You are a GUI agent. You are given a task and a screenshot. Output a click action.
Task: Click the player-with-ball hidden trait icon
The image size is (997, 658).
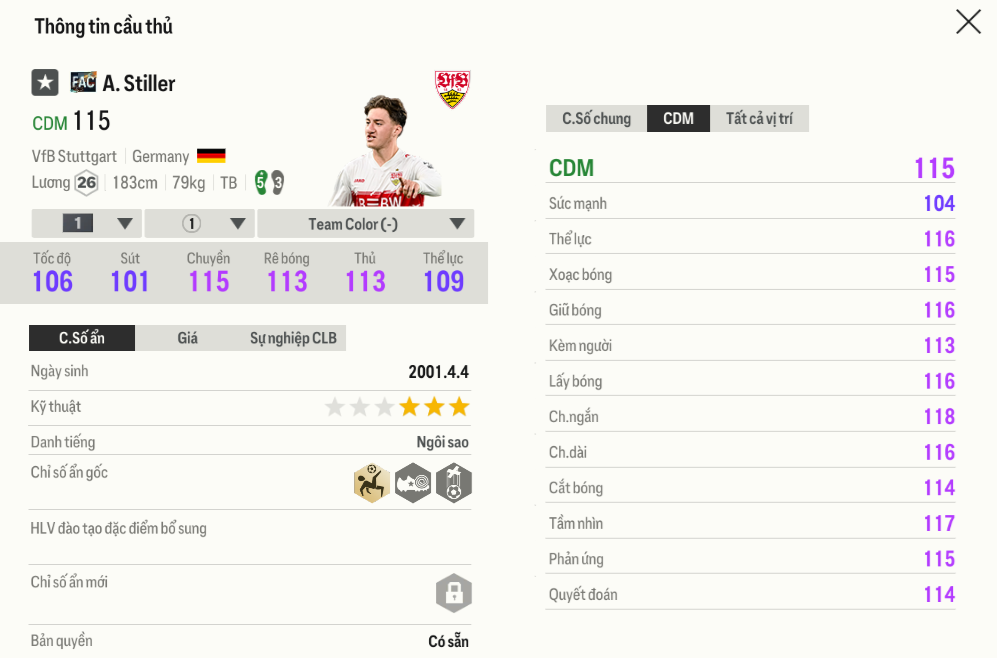[453, 483]
